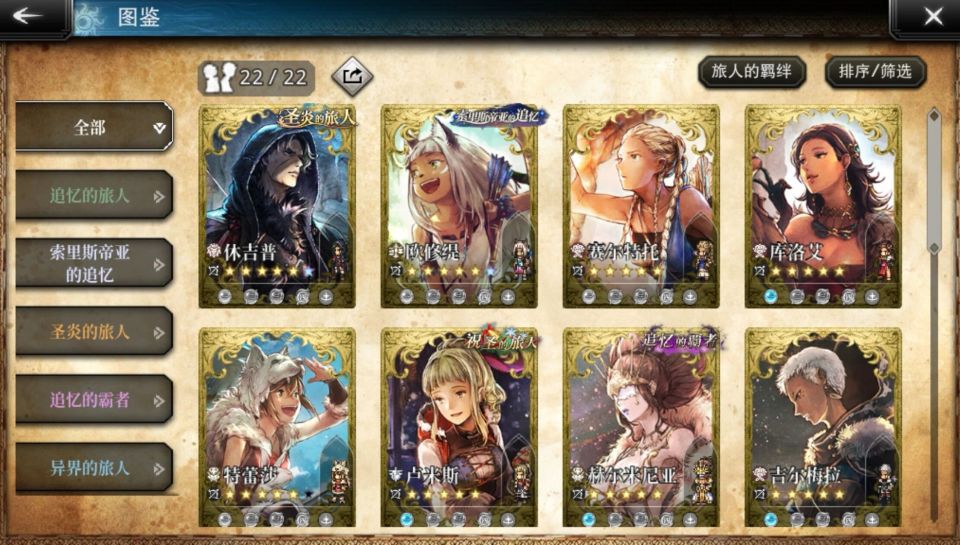The image size is (960, 545).
Task: Select the 全部 category tab
Action: 94,127
